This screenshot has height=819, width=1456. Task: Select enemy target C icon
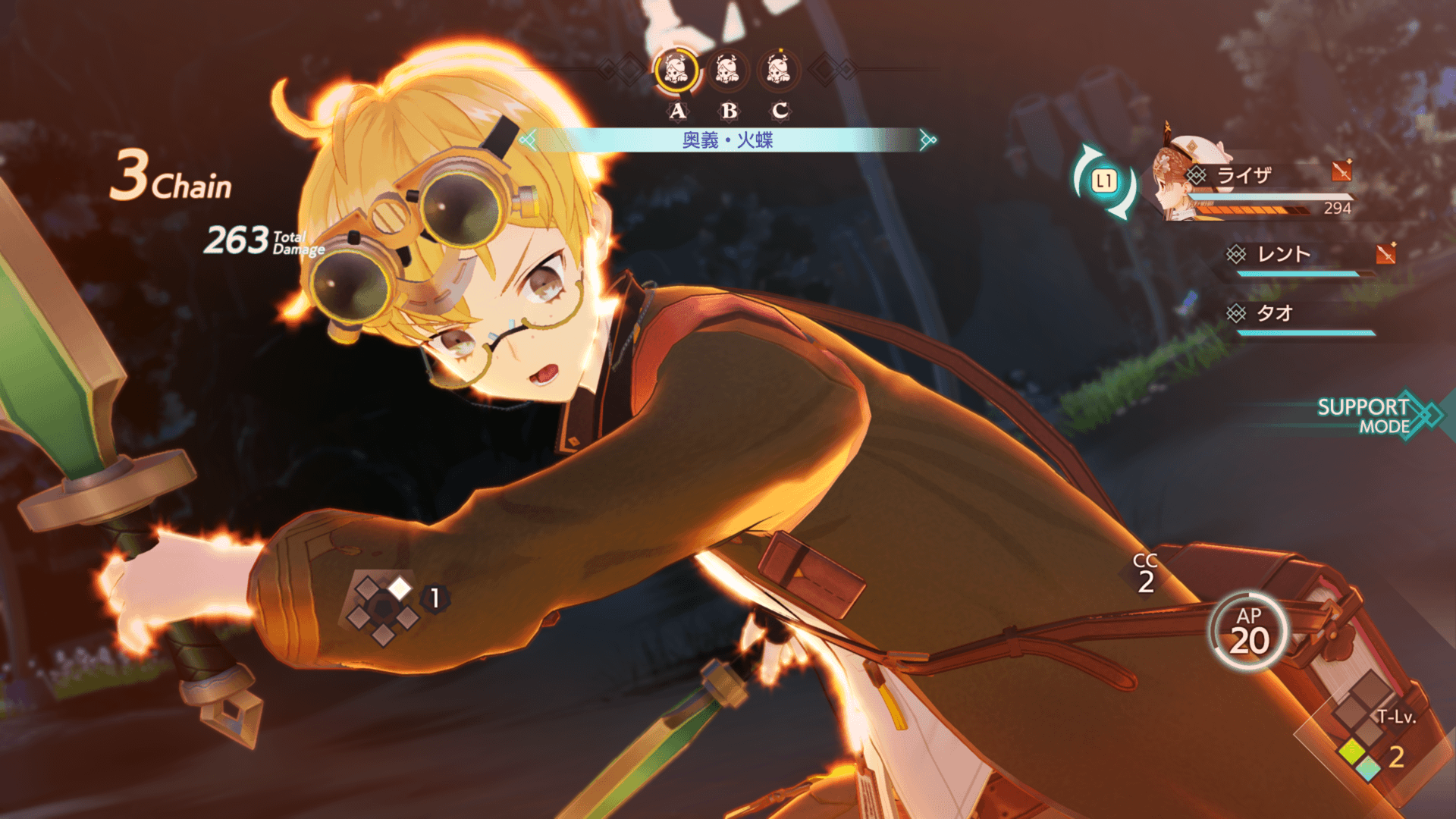tap(779, 71)
